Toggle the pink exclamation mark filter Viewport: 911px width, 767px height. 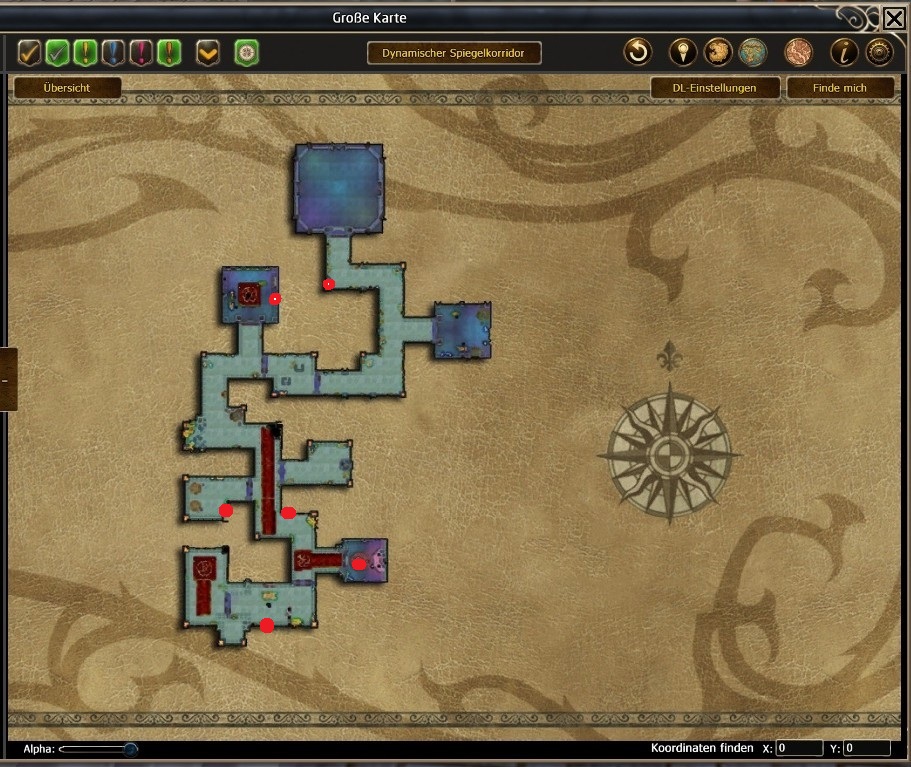(141, 52)
